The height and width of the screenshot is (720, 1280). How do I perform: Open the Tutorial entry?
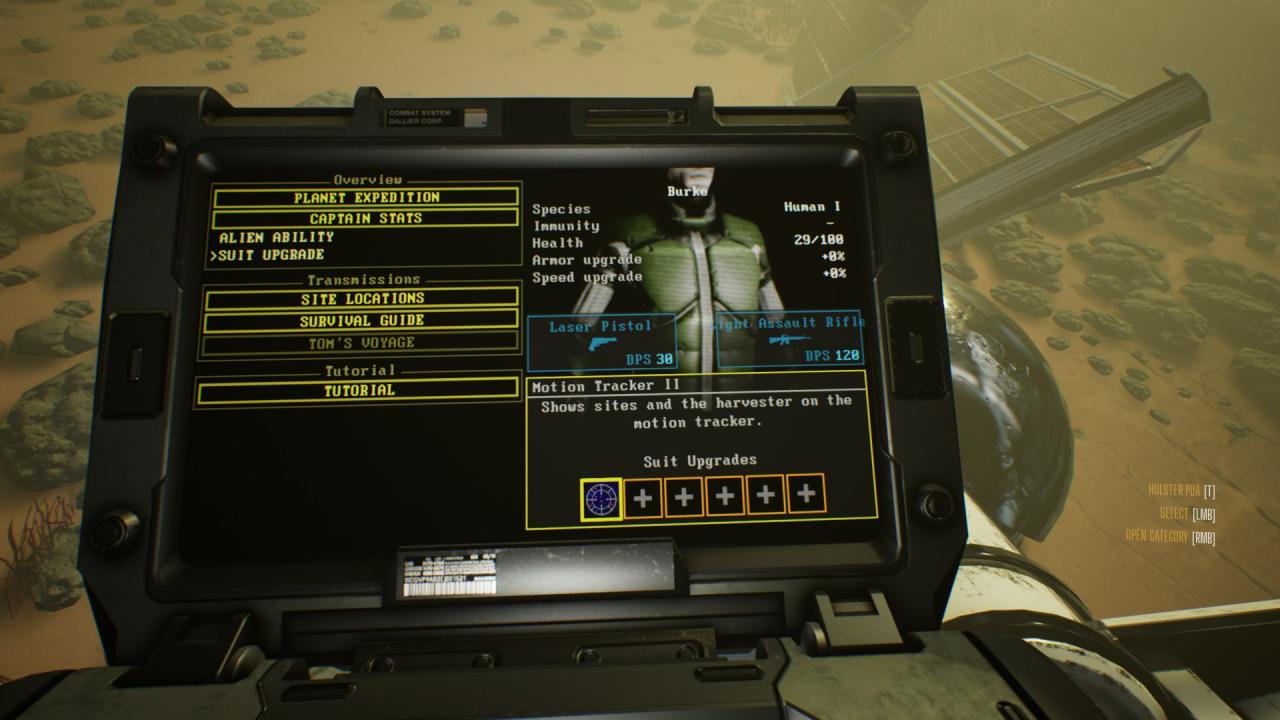(x=359, y=391)
